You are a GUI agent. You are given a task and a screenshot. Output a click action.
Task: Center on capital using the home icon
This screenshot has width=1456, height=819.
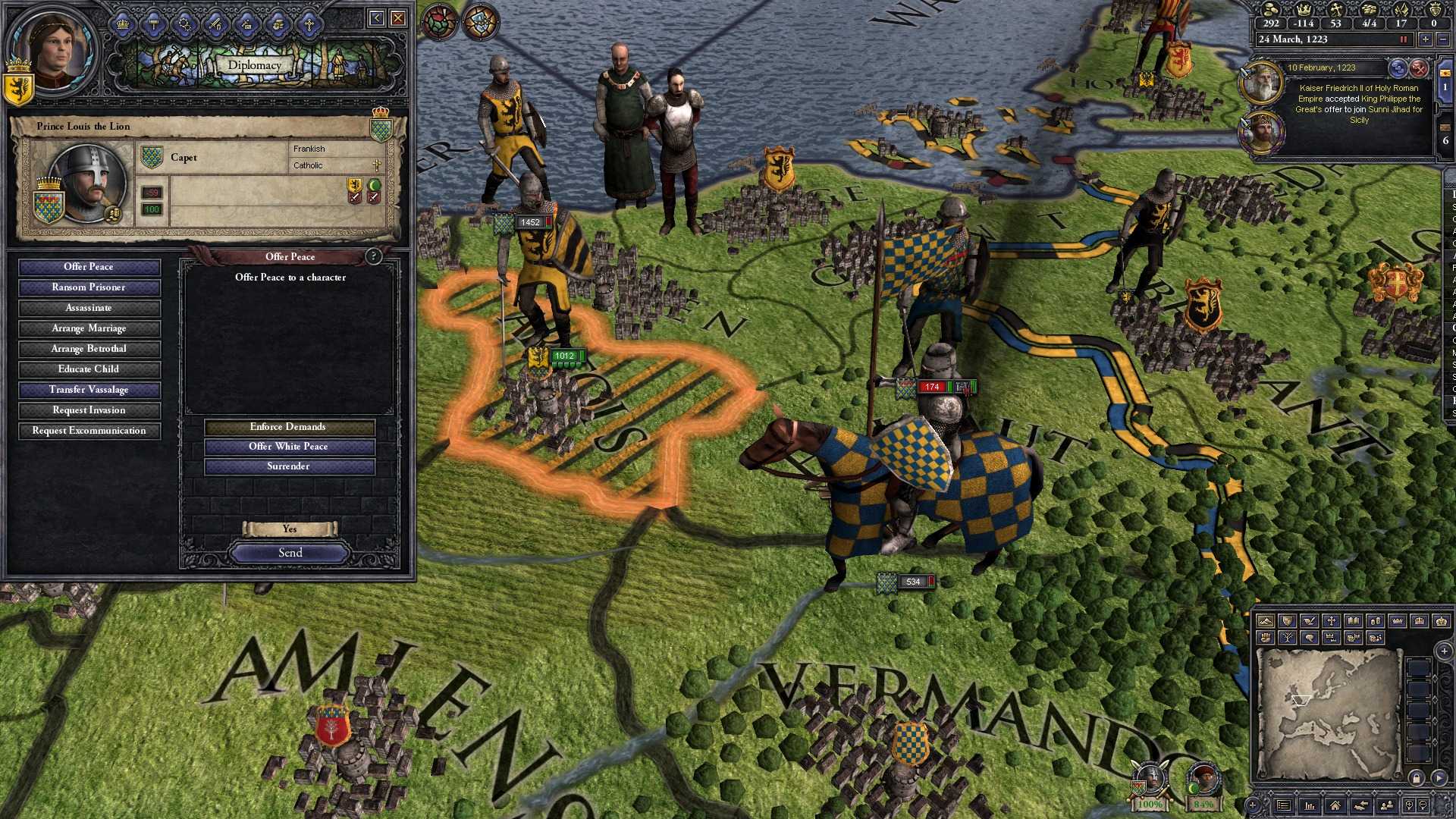1335,805
